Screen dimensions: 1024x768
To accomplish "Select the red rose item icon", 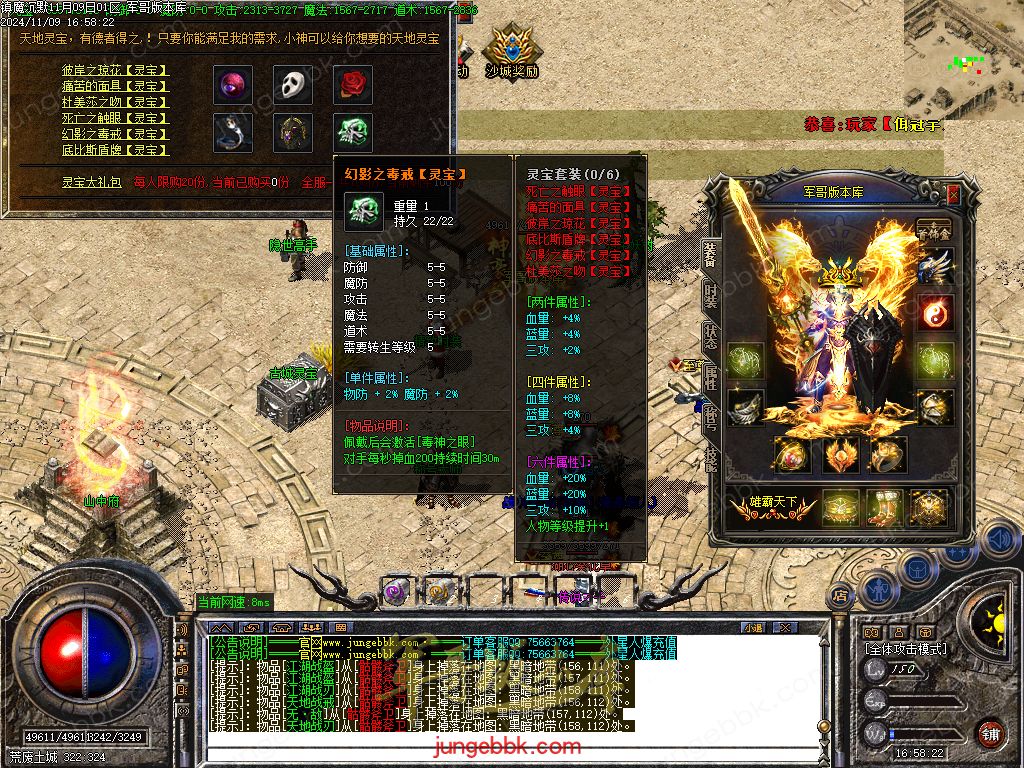I will click(352, 84).
